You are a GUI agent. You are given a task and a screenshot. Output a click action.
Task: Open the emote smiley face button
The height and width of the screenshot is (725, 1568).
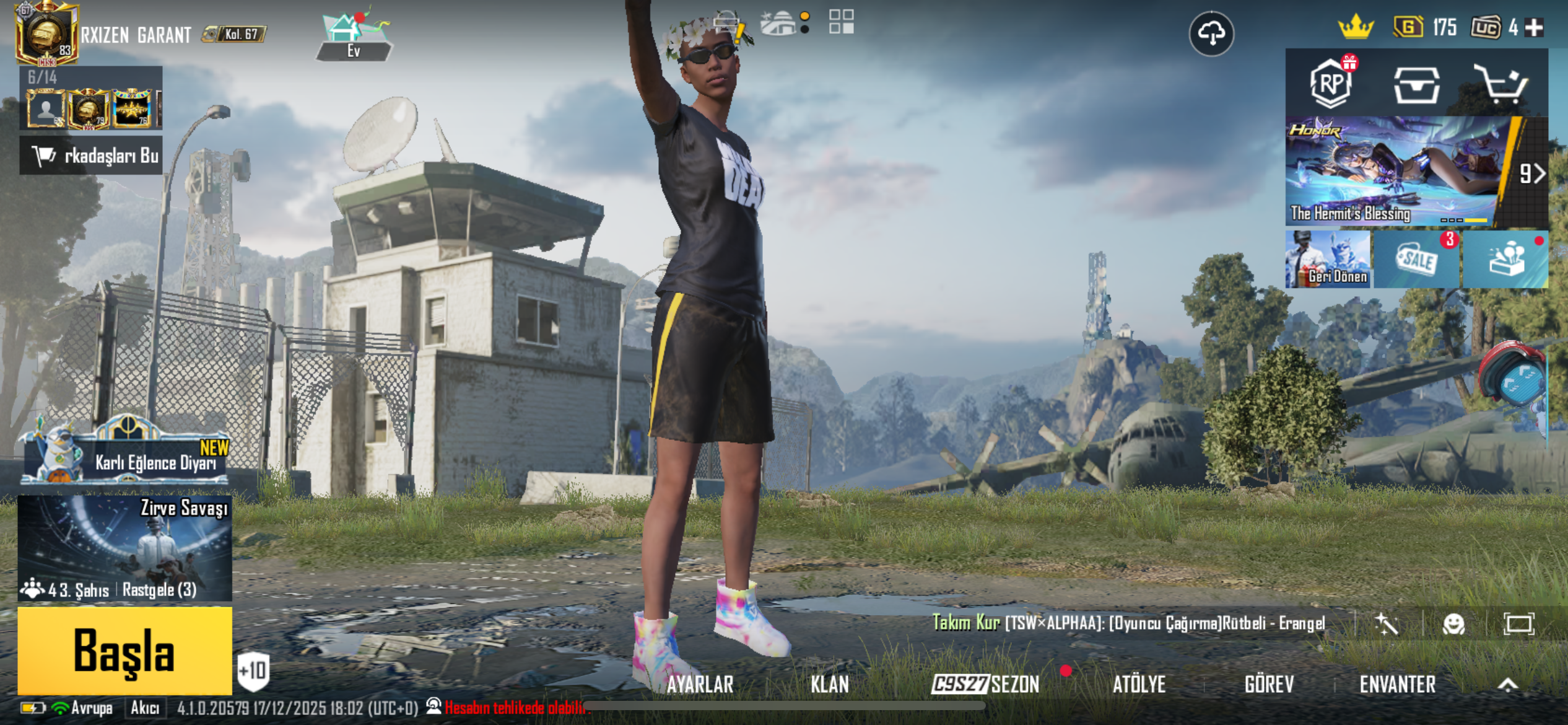pos(1453,623)
